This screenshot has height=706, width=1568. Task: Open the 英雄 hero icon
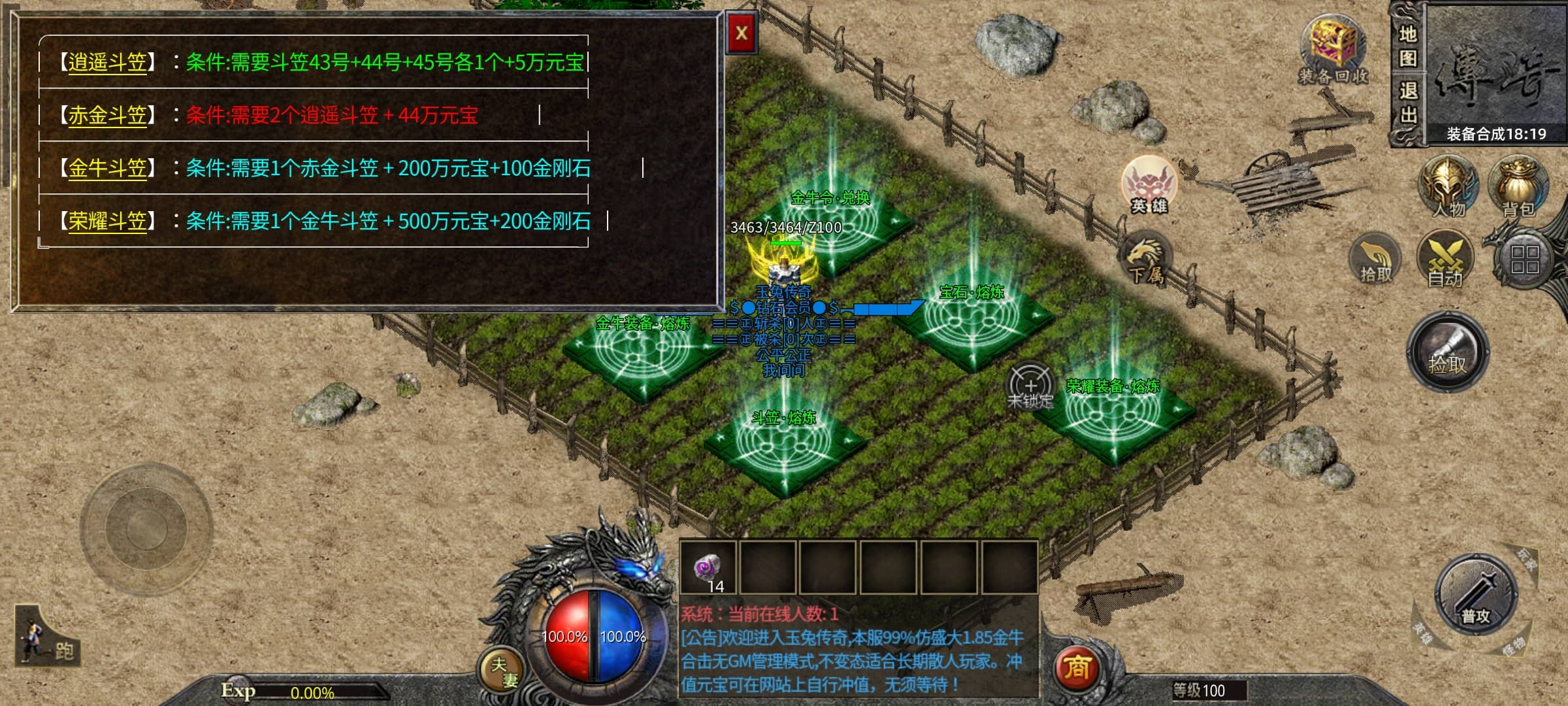click(1149, 185)
